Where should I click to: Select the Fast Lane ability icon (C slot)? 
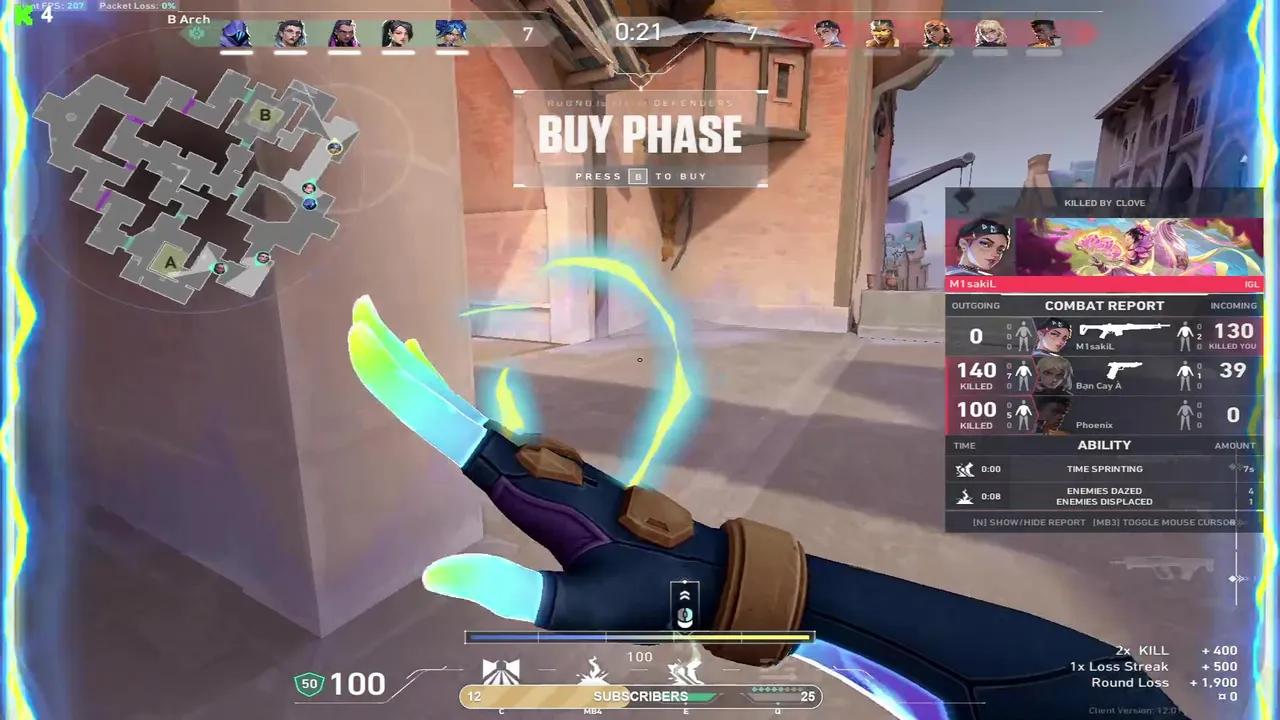(x=500, y=671)
